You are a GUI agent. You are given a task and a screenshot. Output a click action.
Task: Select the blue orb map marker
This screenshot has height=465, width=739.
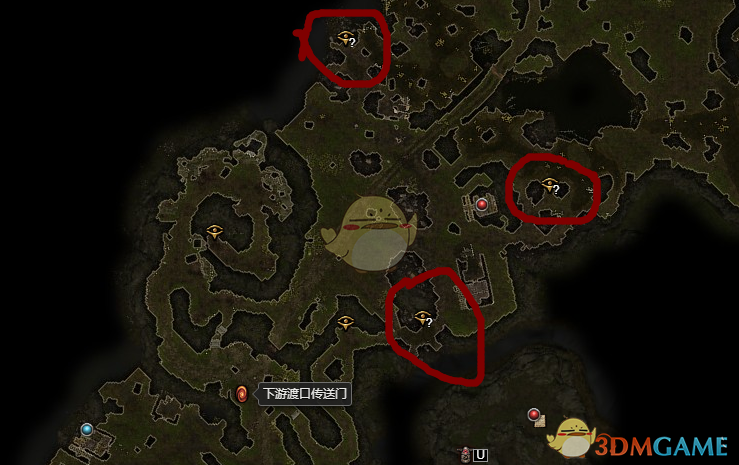click(x=87, y=429)
